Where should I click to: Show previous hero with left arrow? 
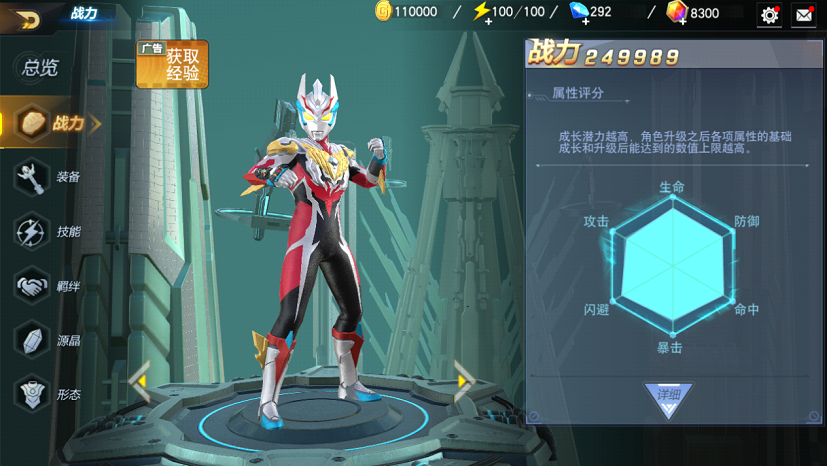[x=140, y=380]
